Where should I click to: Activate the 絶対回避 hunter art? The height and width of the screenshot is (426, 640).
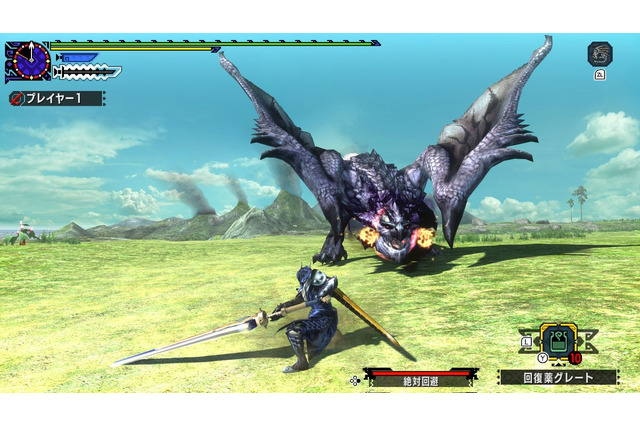418,380
